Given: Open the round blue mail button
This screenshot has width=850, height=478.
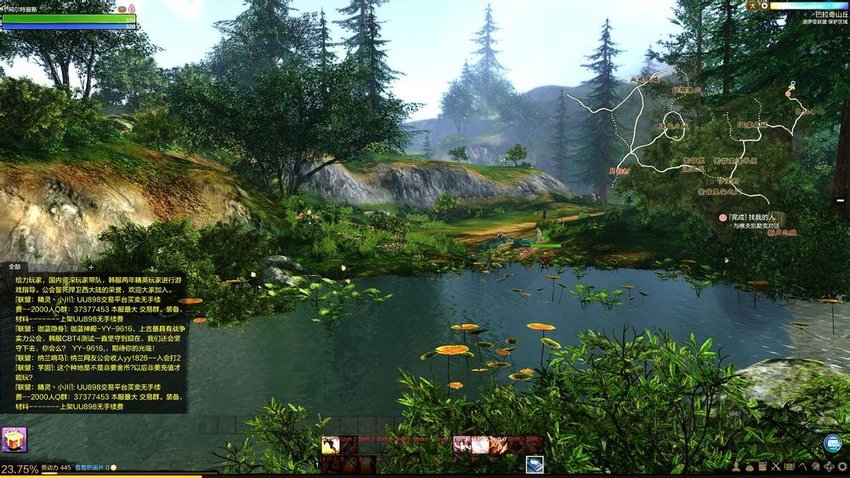Looking at the screenshot, I should click(832, 443).
